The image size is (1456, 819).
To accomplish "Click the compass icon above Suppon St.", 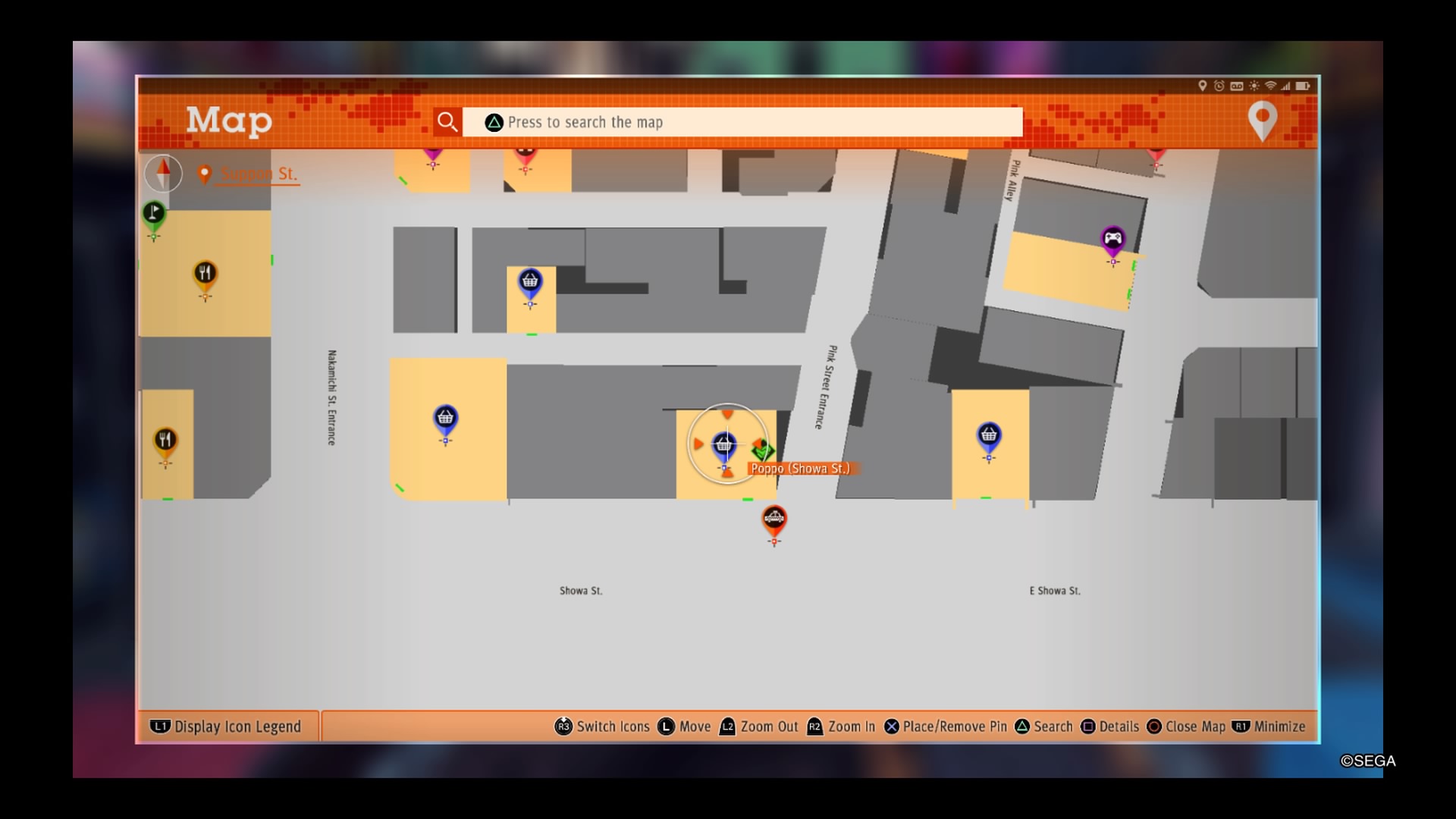I will coord(164,174).
